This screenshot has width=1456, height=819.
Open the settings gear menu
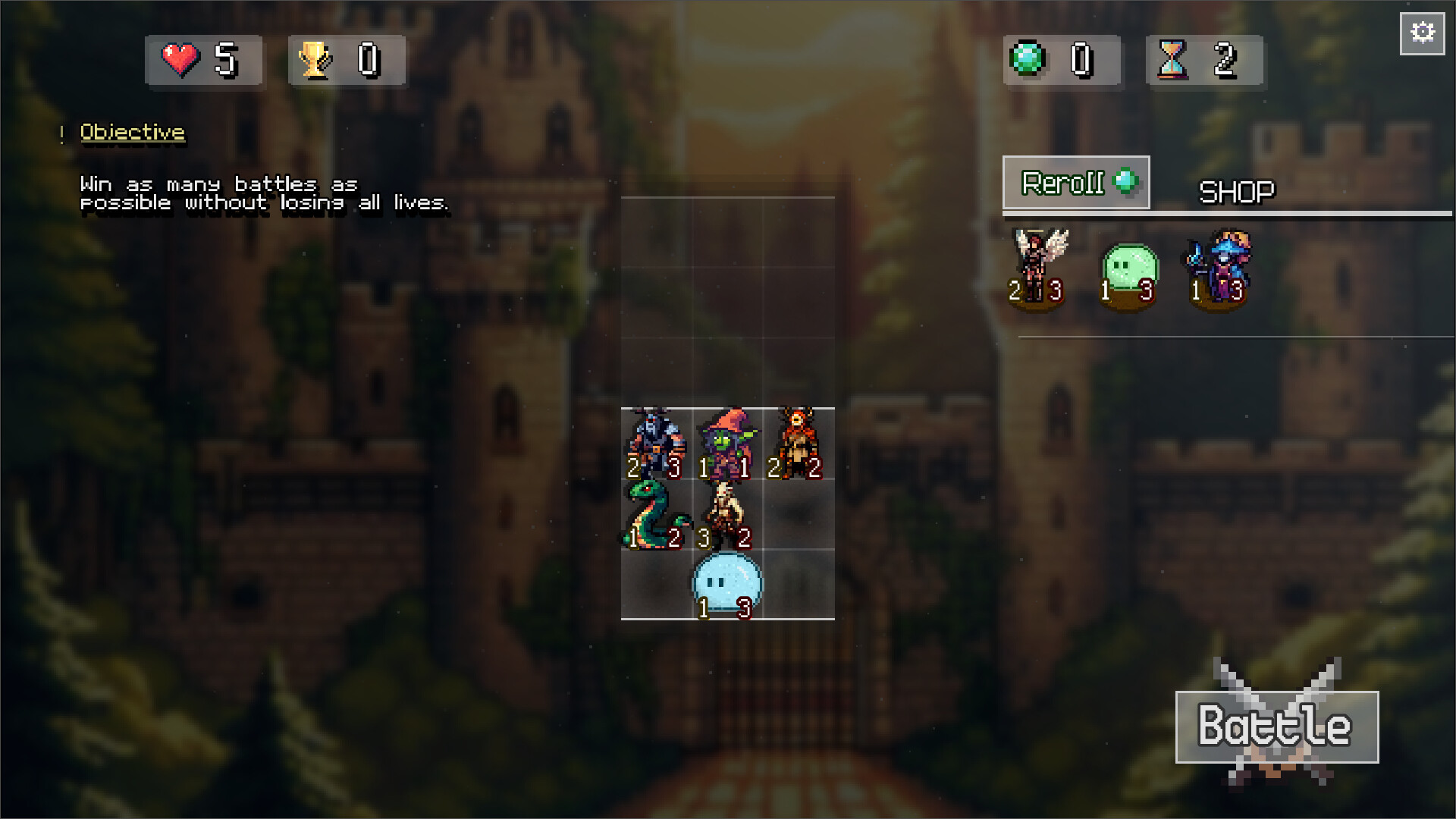pyautogui.click(x=1422, y=32)
